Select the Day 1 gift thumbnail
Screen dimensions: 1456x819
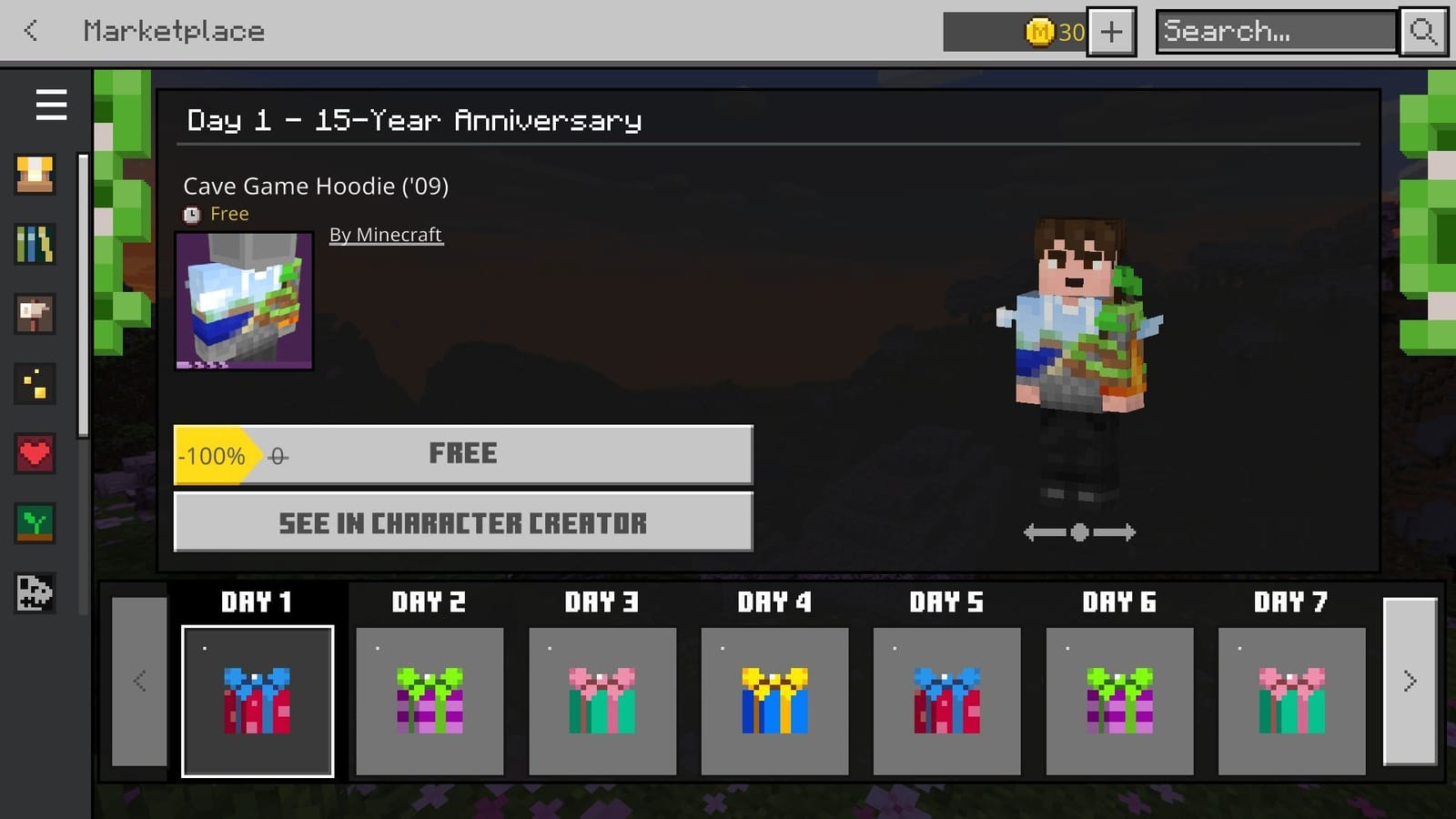(257, 703)
